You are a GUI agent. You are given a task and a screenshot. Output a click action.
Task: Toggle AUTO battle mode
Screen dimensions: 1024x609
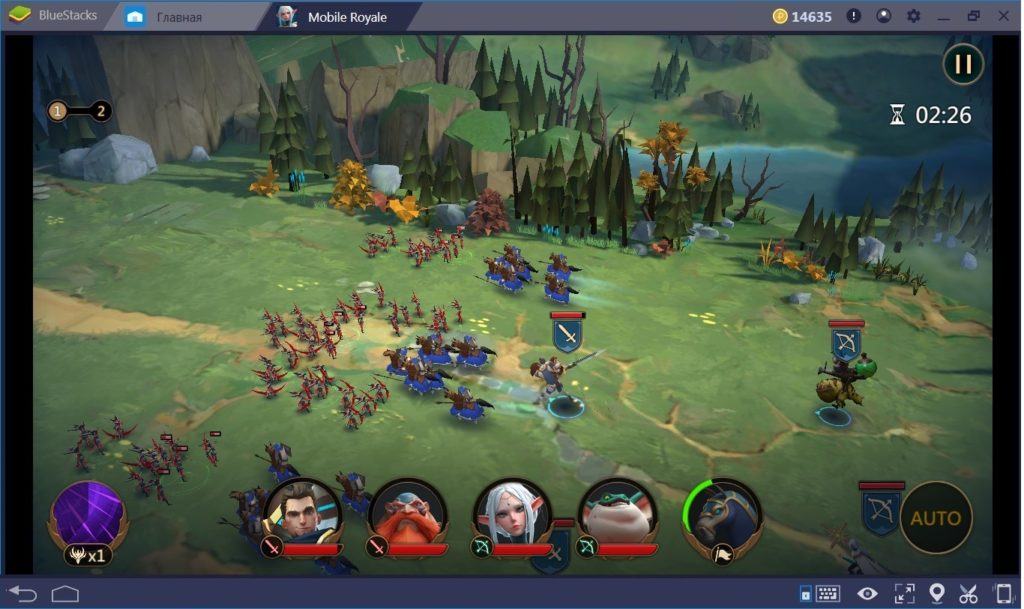point(935,518)
